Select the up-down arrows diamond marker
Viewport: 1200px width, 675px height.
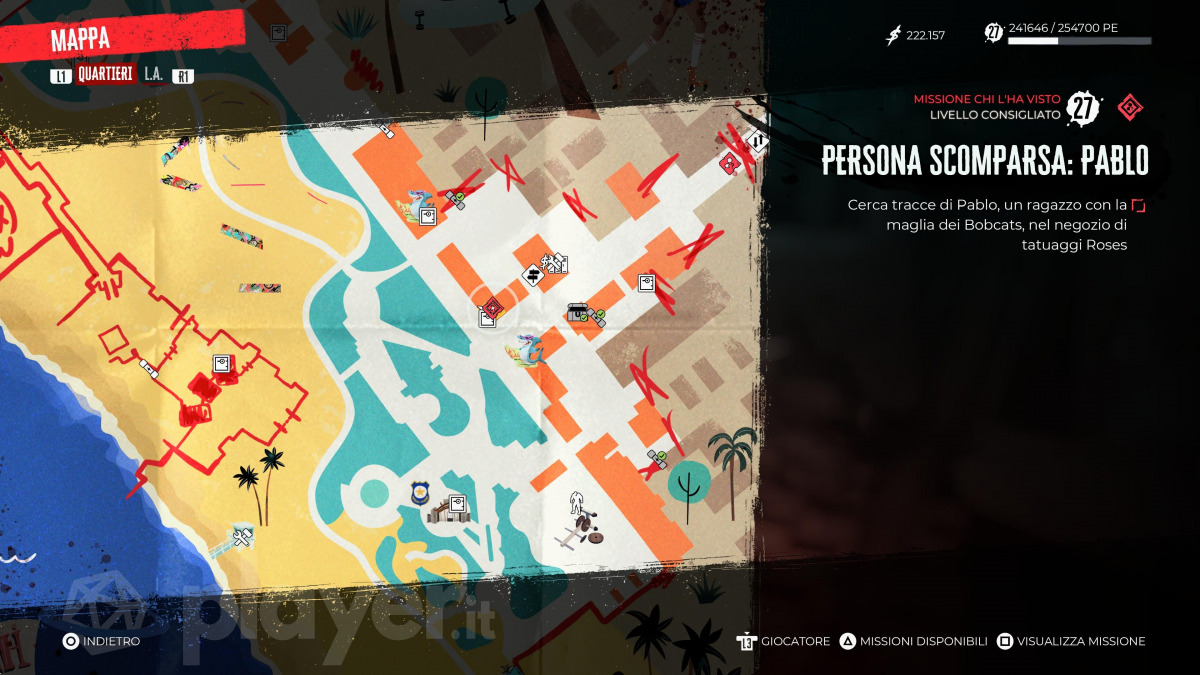(x=759, y=143)
